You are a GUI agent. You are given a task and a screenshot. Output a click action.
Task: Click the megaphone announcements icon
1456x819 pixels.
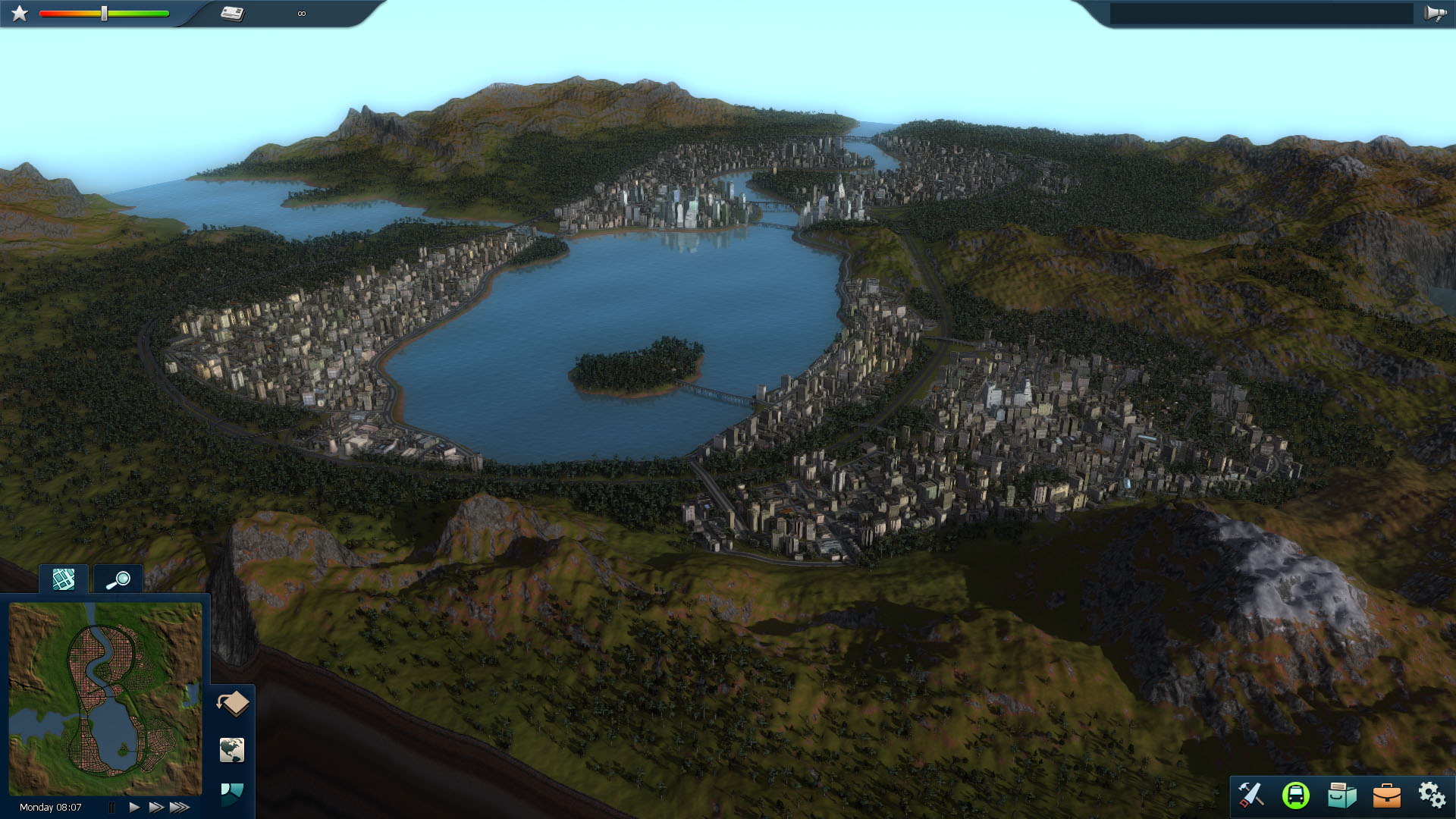[x=1435, y=14]
